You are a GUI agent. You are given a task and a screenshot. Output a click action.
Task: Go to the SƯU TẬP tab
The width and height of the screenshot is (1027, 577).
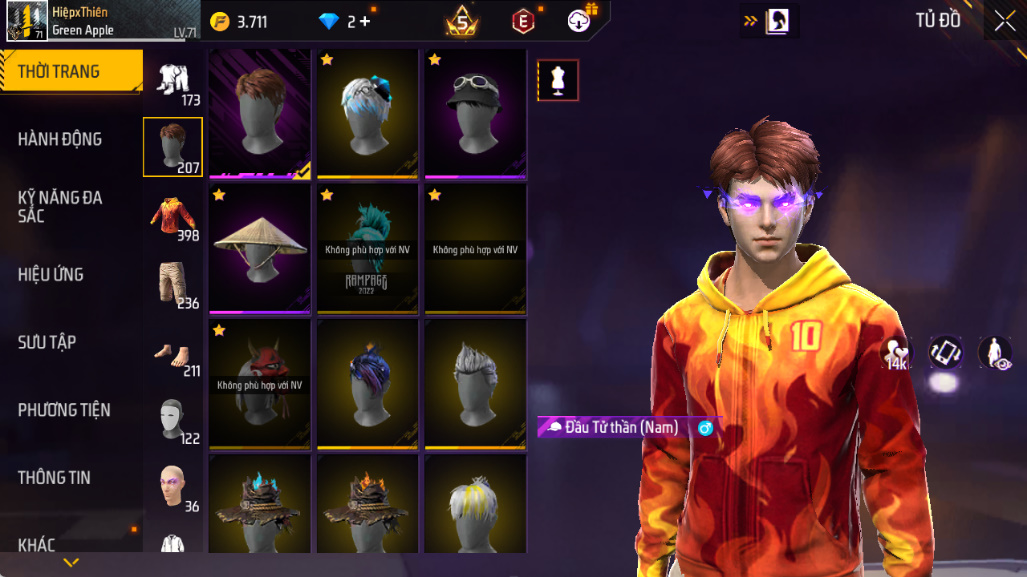click(x=47, y=342)
